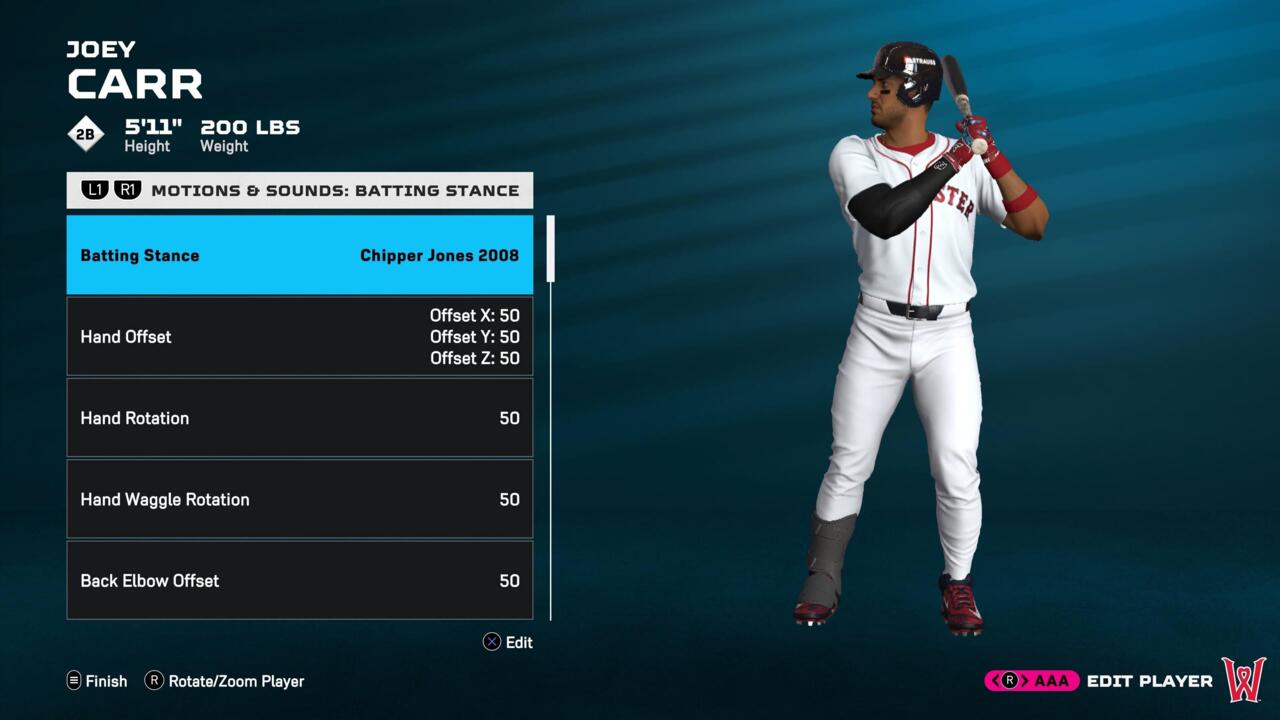The image size is (1280, 720).
Task: Click the list scrollbar thumb
Action: [550, 248]
